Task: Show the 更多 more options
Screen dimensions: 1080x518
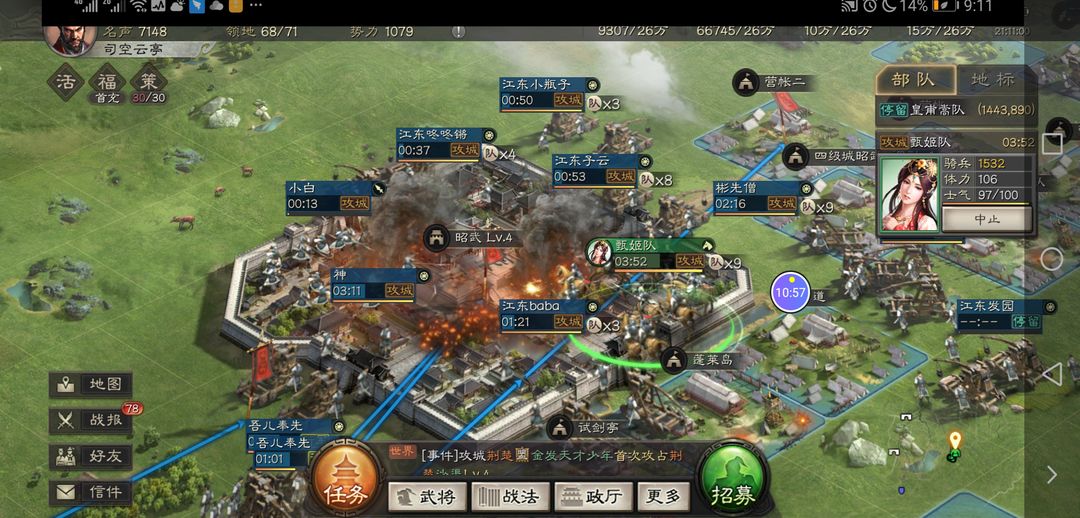Action: 663,496
